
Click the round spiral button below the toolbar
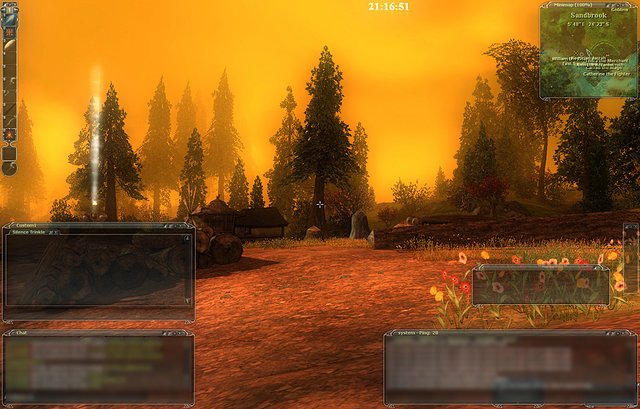tap(9, 154)
